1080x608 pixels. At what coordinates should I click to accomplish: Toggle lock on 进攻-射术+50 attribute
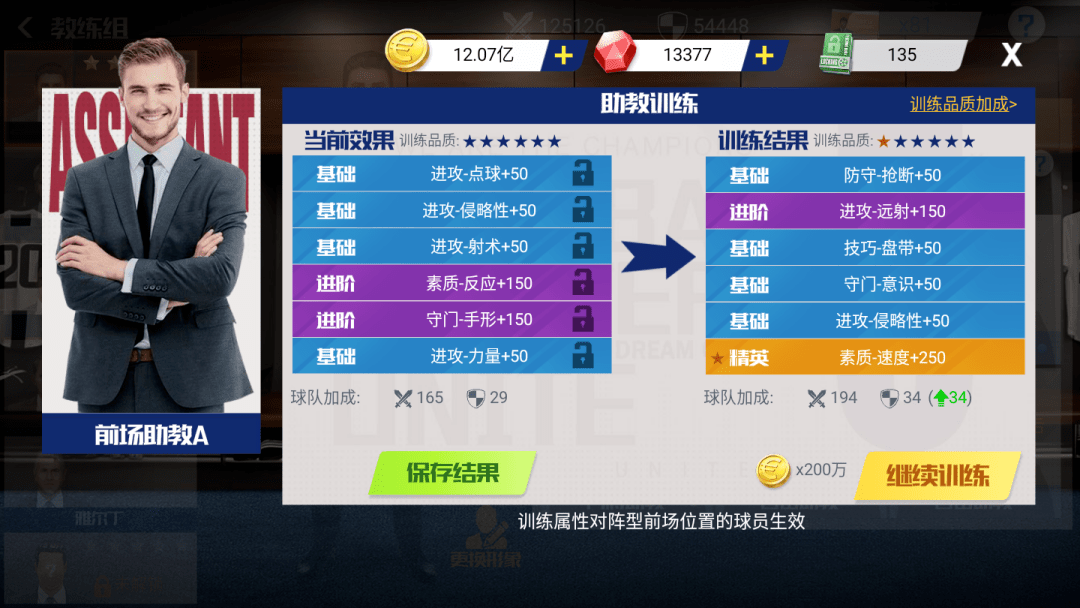(582, 247)
